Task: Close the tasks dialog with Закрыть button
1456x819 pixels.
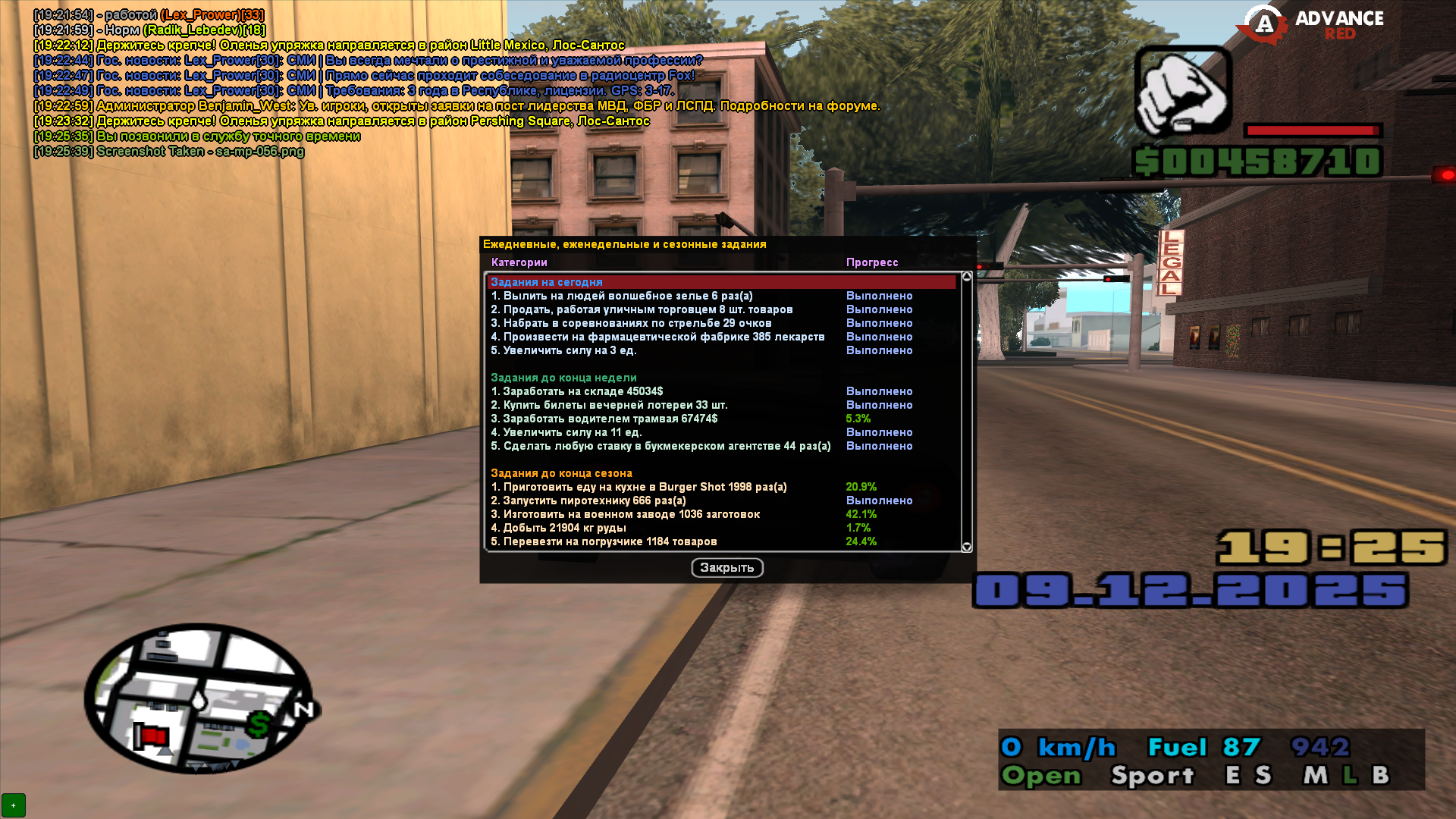Action: click(x=726, y=567)
